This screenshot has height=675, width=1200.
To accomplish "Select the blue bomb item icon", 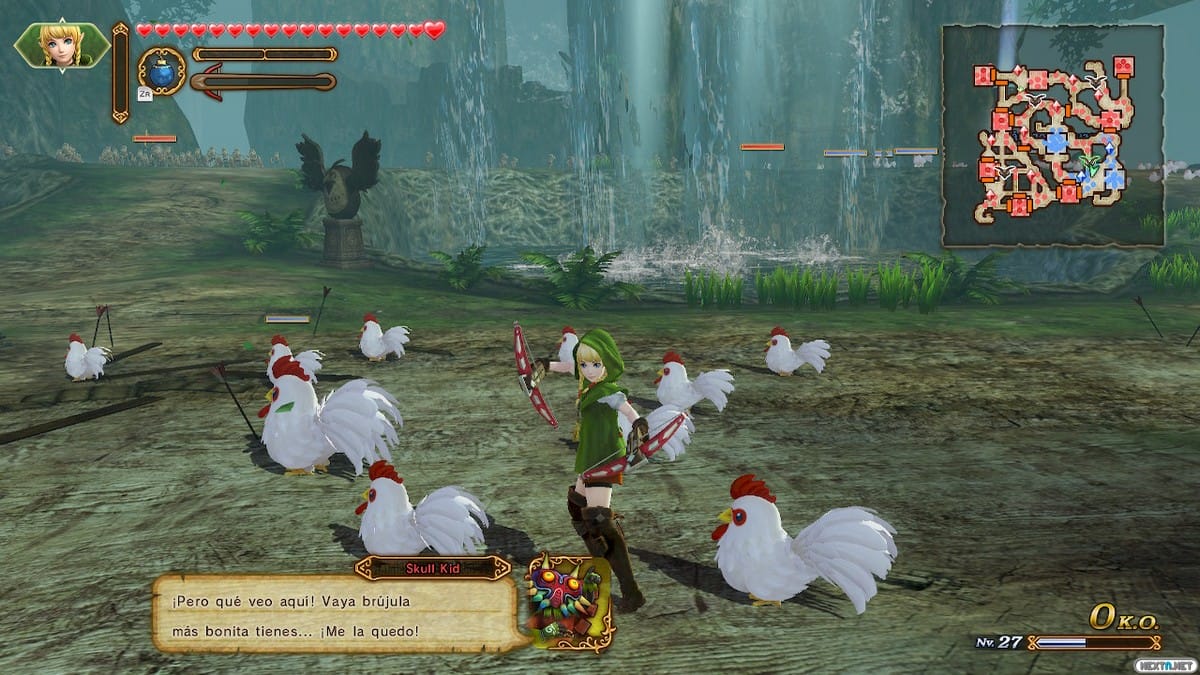I will 161,72.
